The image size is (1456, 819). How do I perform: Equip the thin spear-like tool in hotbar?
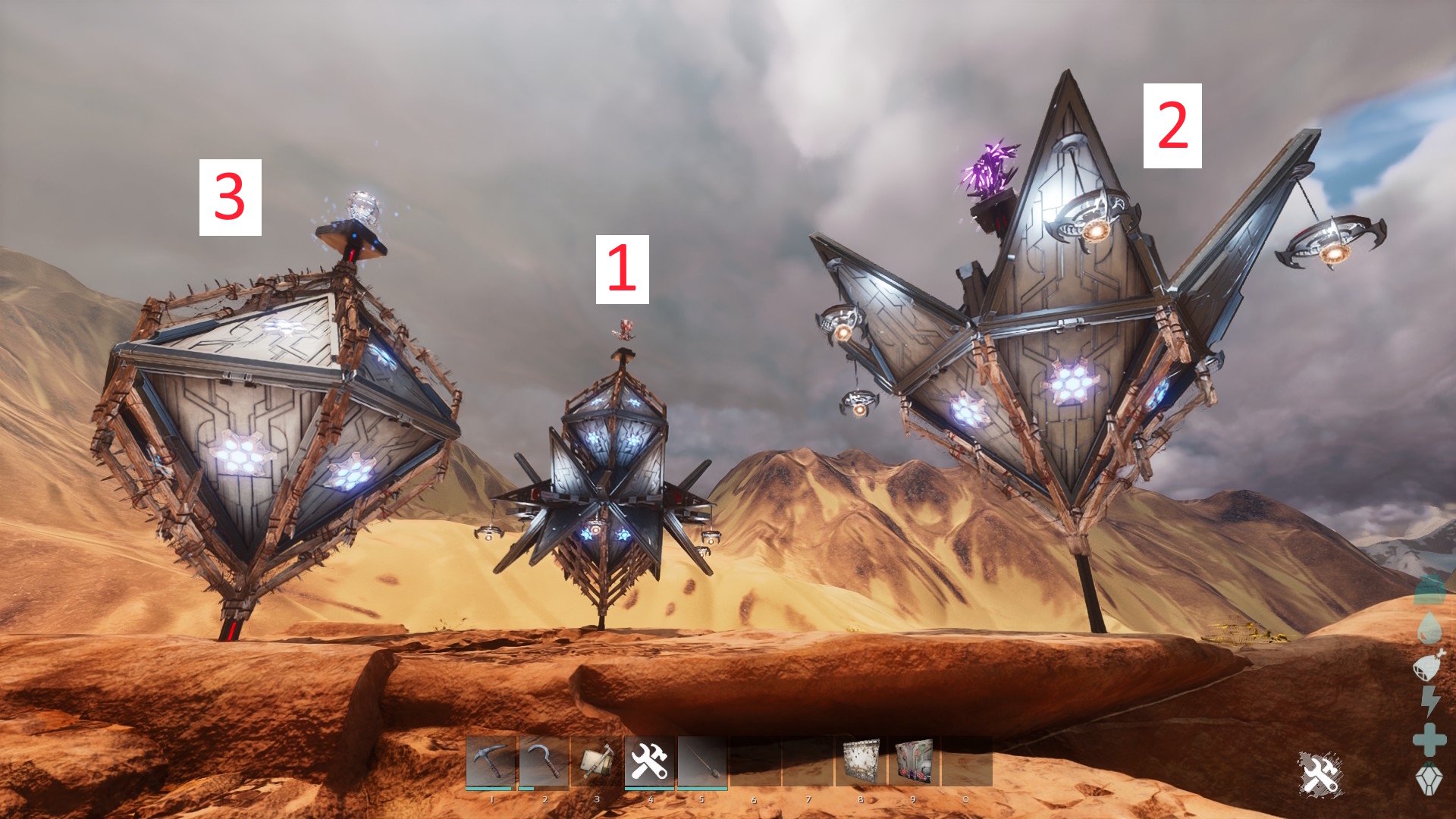(x=702, y=761)
